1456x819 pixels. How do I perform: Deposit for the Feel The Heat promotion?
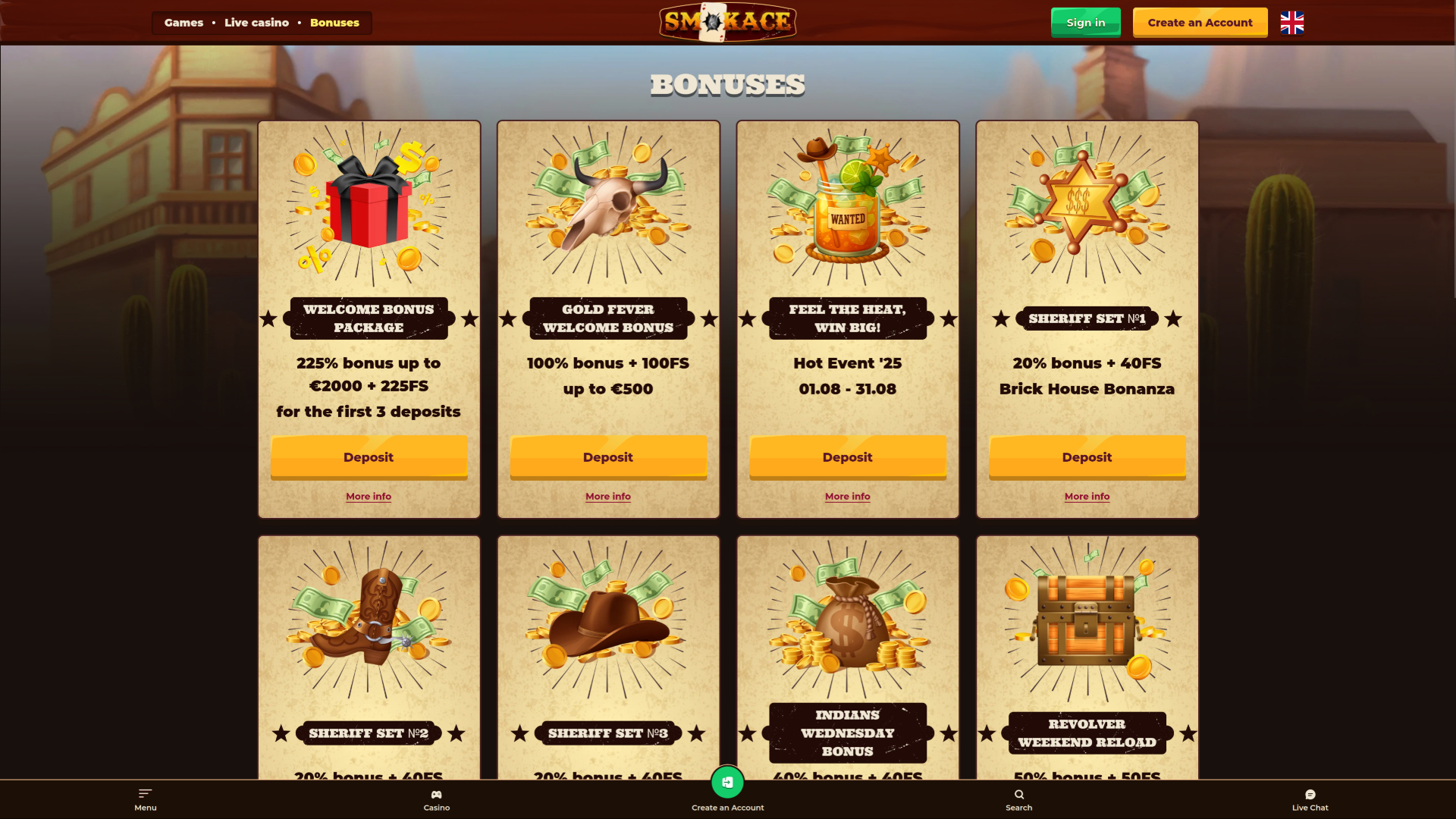pyautogui.click(x=847, y=457)
